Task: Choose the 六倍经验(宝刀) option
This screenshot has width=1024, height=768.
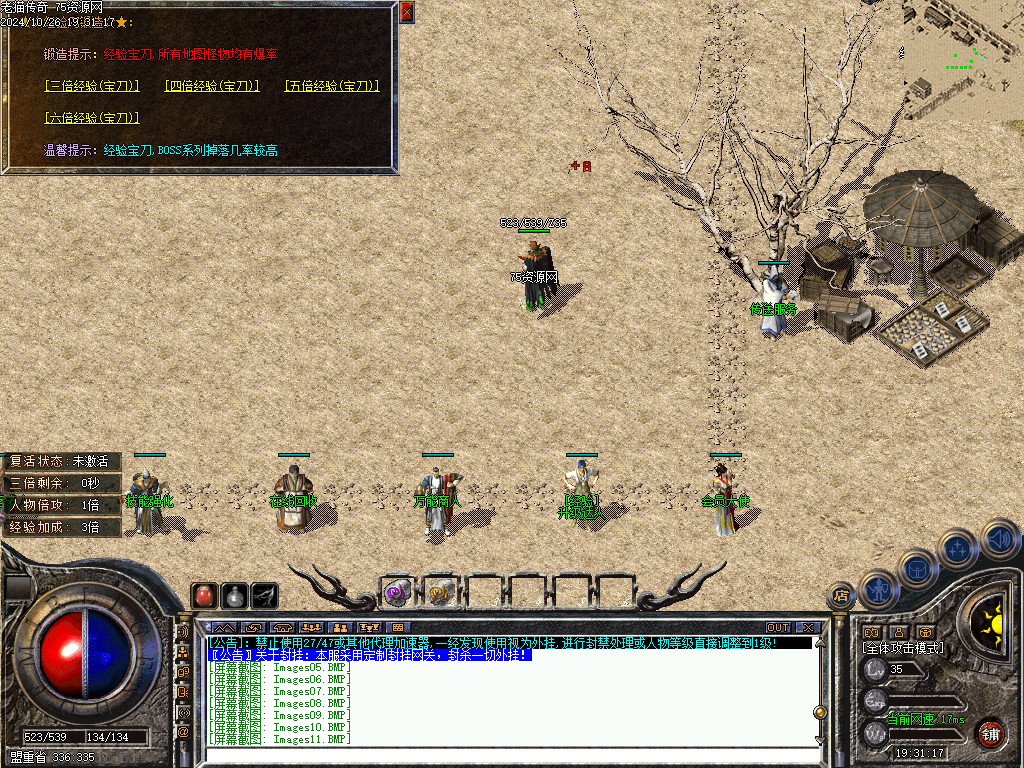Action: pyautogui.click(x=92, y=118)
